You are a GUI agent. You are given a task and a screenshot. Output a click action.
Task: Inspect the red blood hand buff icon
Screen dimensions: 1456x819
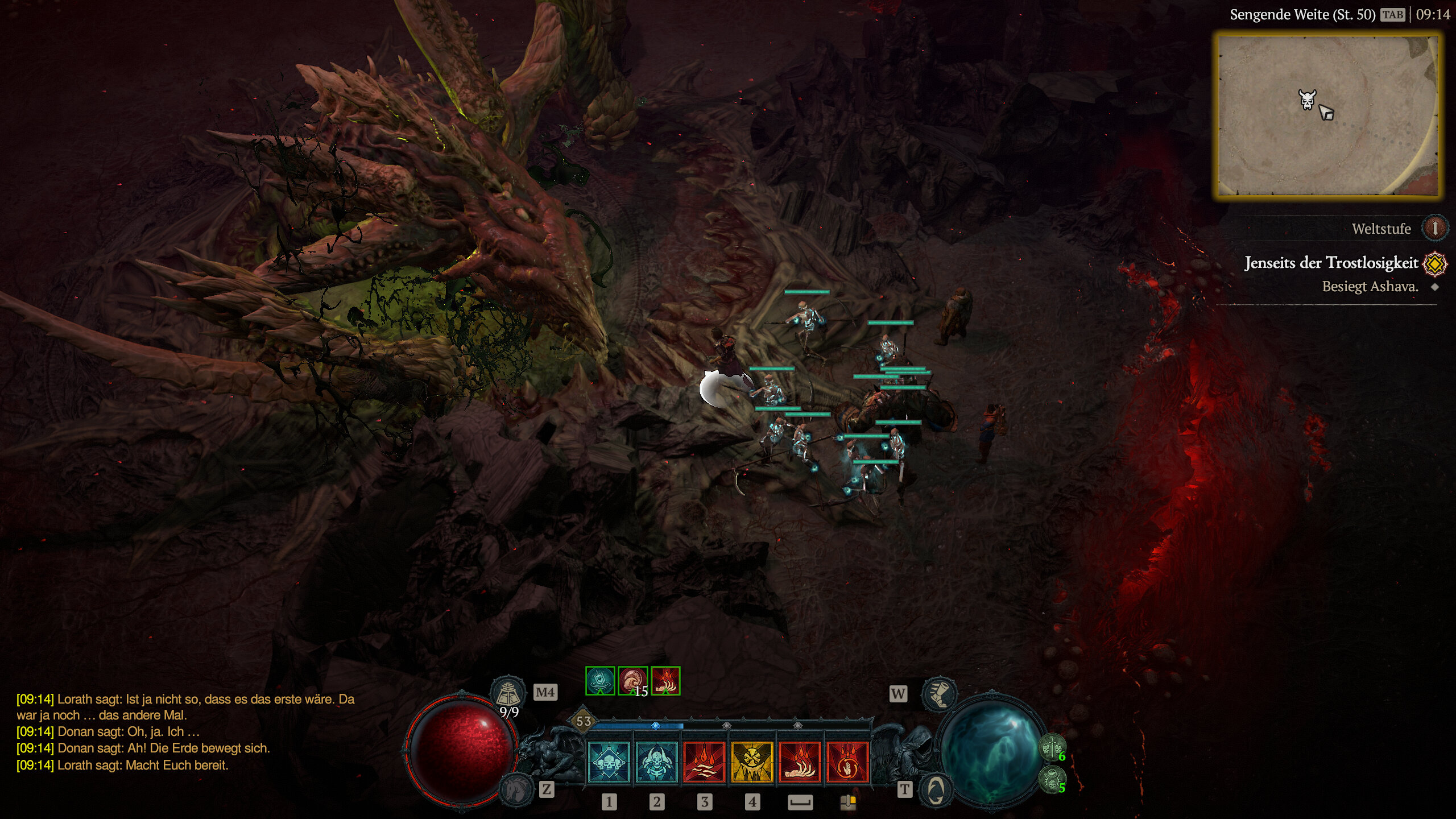(665, 681)
